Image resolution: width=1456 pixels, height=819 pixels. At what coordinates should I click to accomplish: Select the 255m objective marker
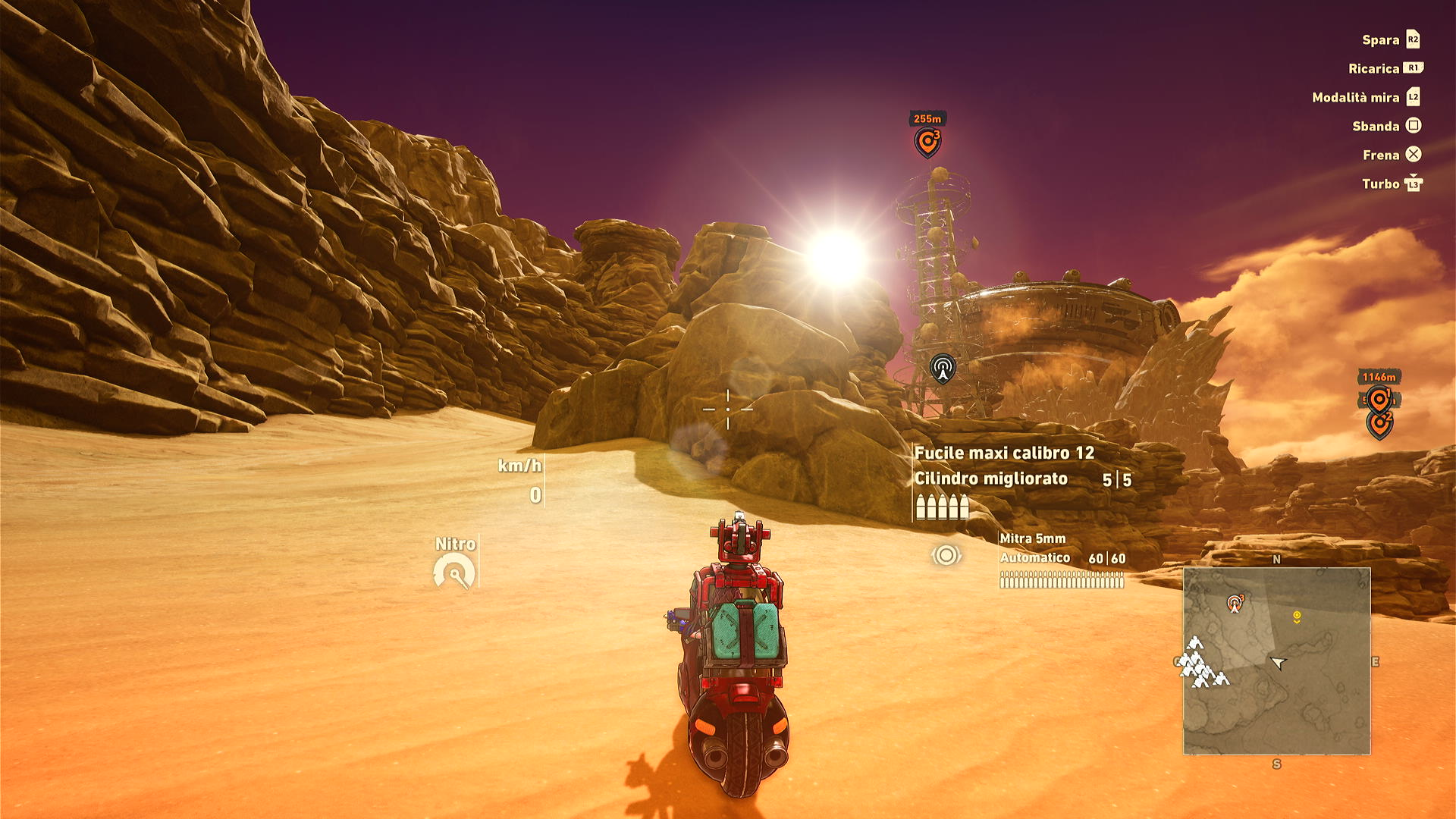927,140
